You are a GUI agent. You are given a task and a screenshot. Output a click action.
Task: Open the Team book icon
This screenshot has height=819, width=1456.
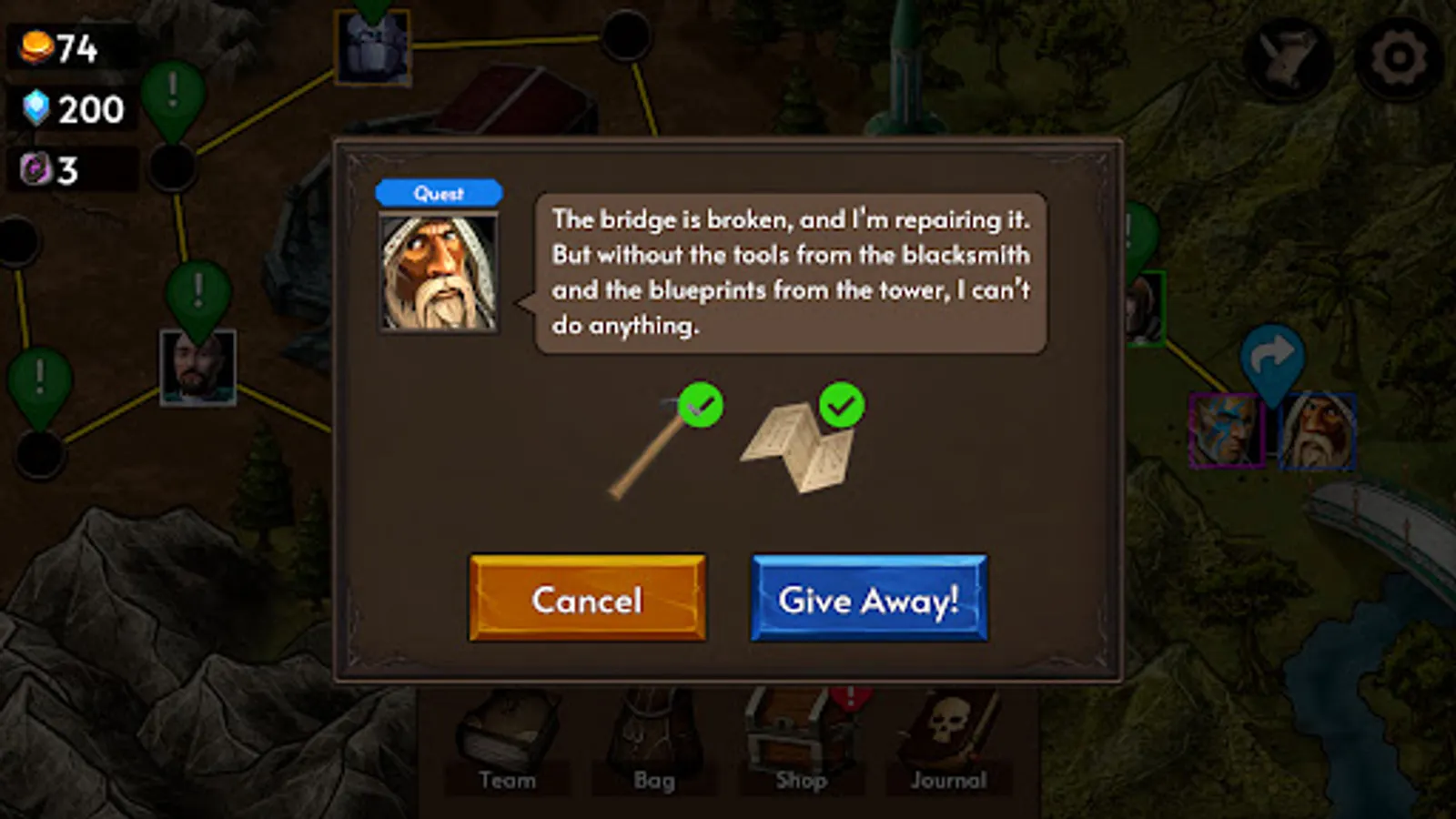(x=507, y=733)
